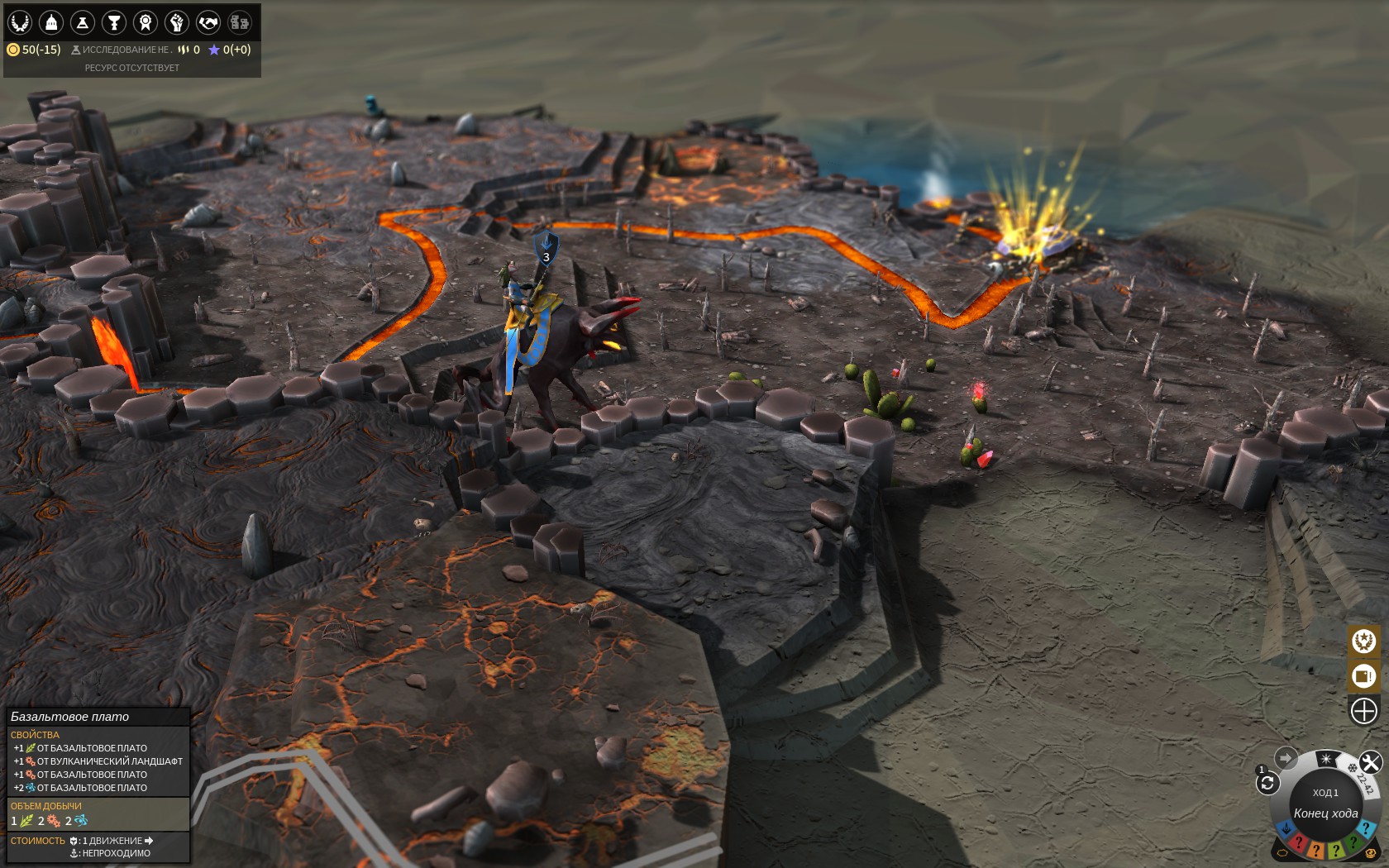1389x868 pixels.
Task: Open the dust counter showing 50(-15)
Action: [37, 50]
